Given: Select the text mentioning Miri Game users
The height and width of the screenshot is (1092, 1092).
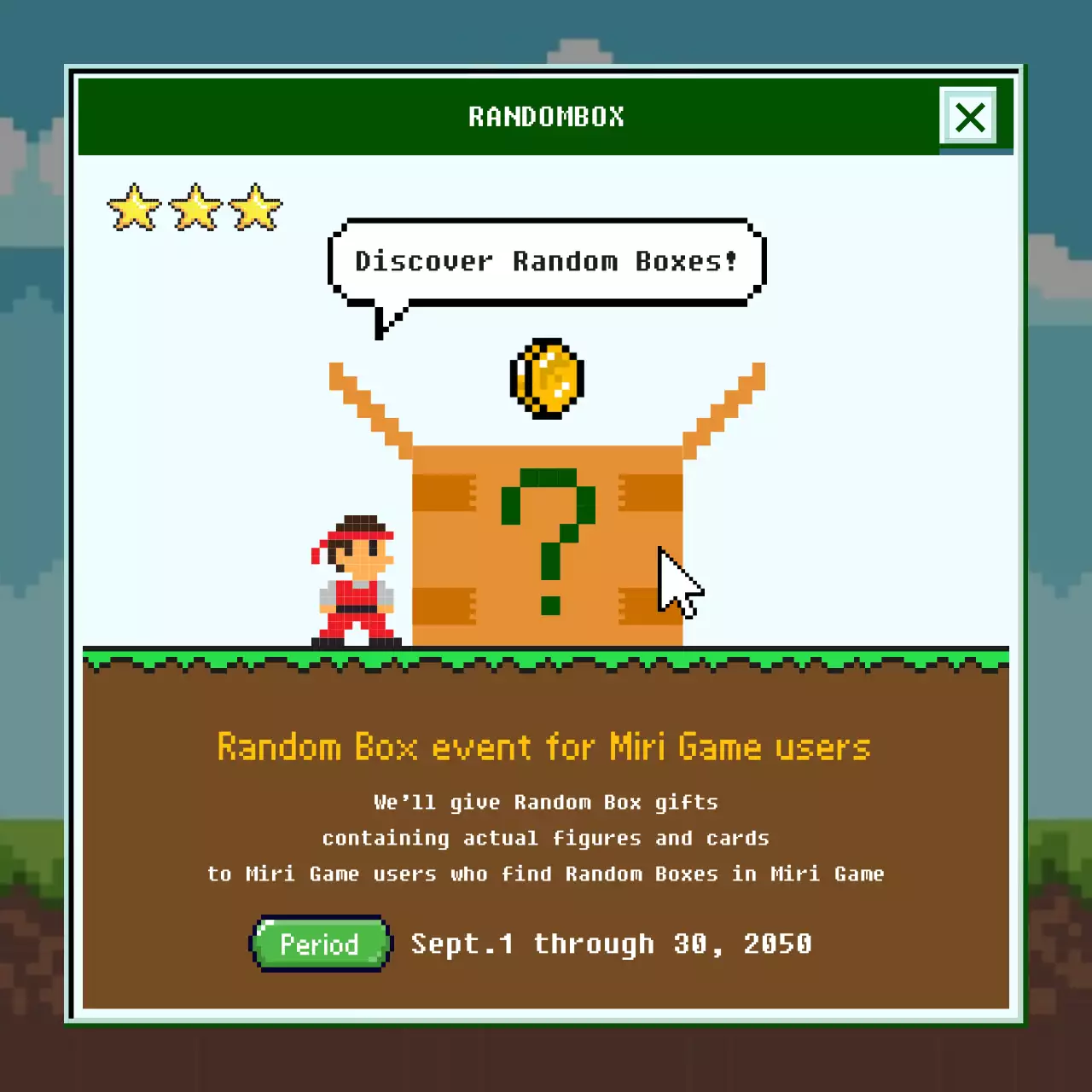Looking at the screenshot, I should (x=546, y=874).
